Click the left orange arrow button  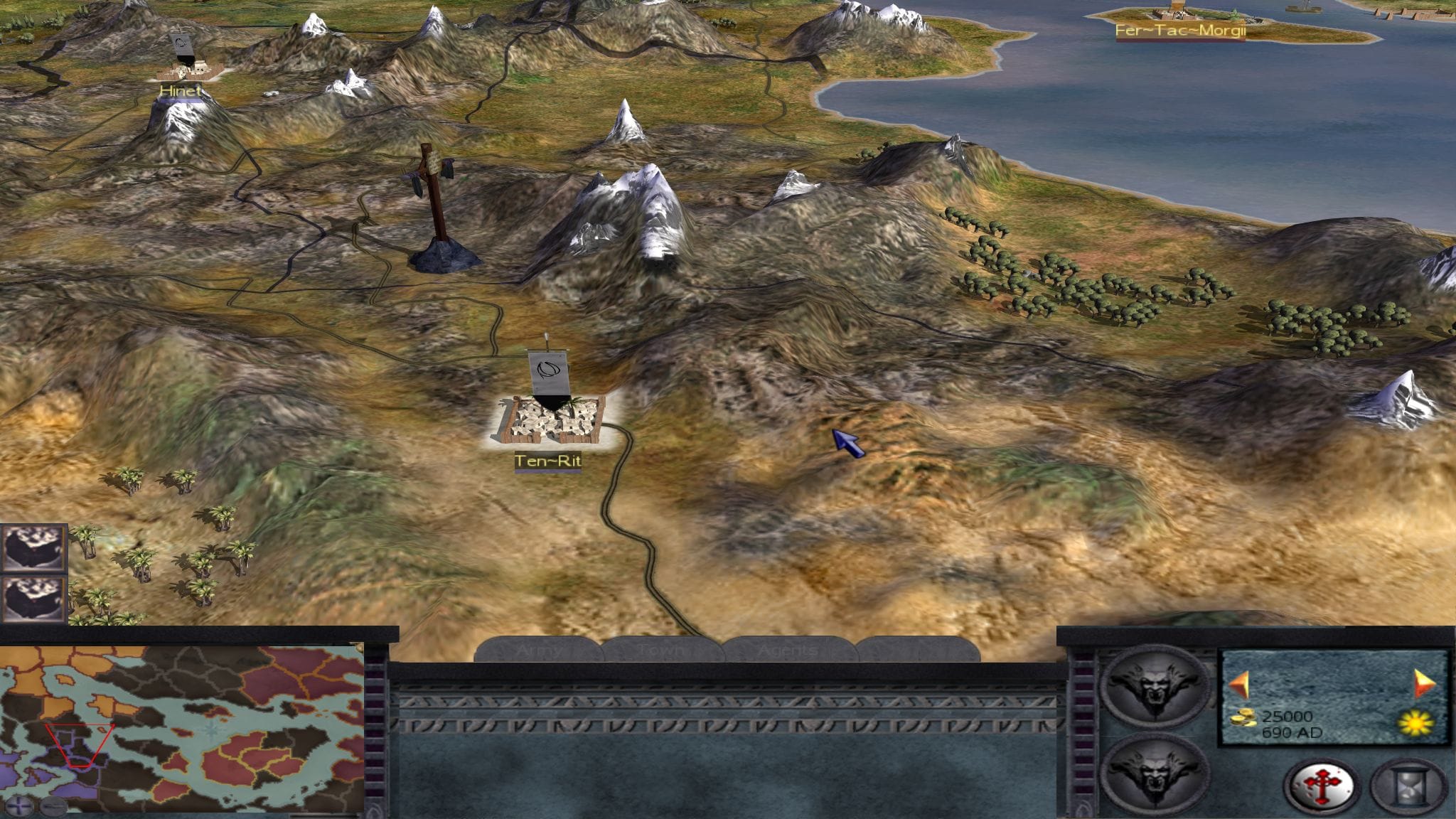pyautogui.click(x=1240, y=685)
